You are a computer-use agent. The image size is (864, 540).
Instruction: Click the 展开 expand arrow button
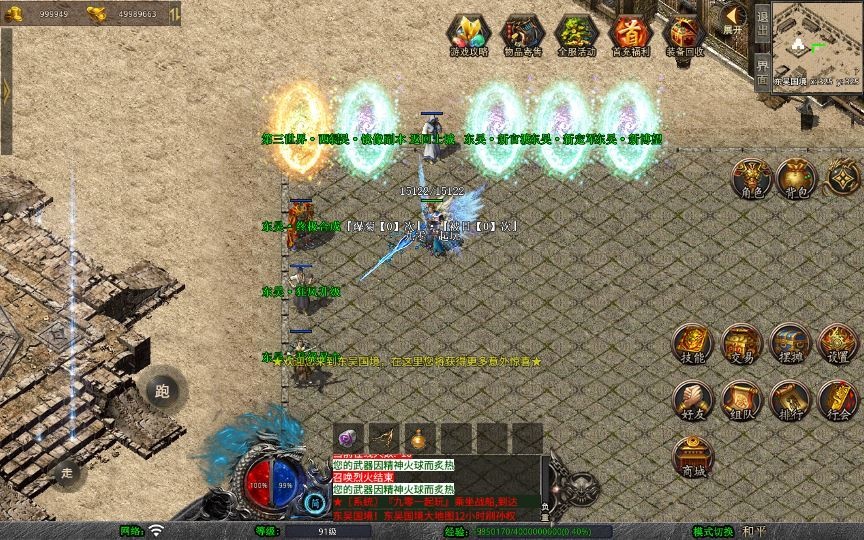(733, 19)
